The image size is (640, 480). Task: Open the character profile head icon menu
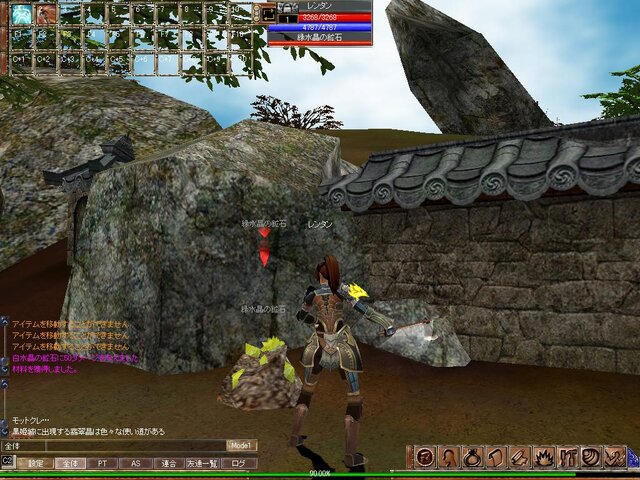[448, 457]
